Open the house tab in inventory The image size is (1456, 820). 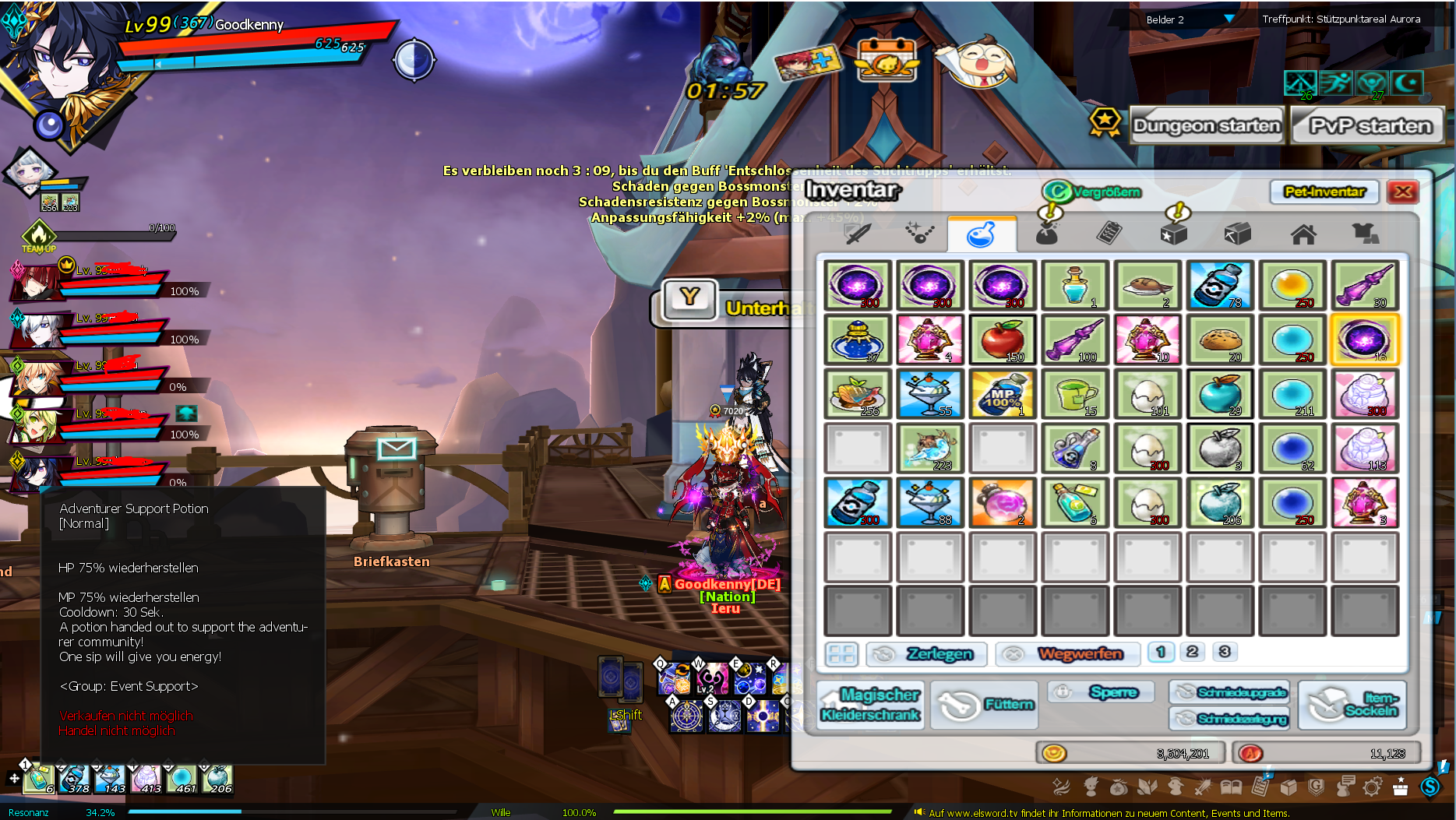click(x=1303, y=234)
